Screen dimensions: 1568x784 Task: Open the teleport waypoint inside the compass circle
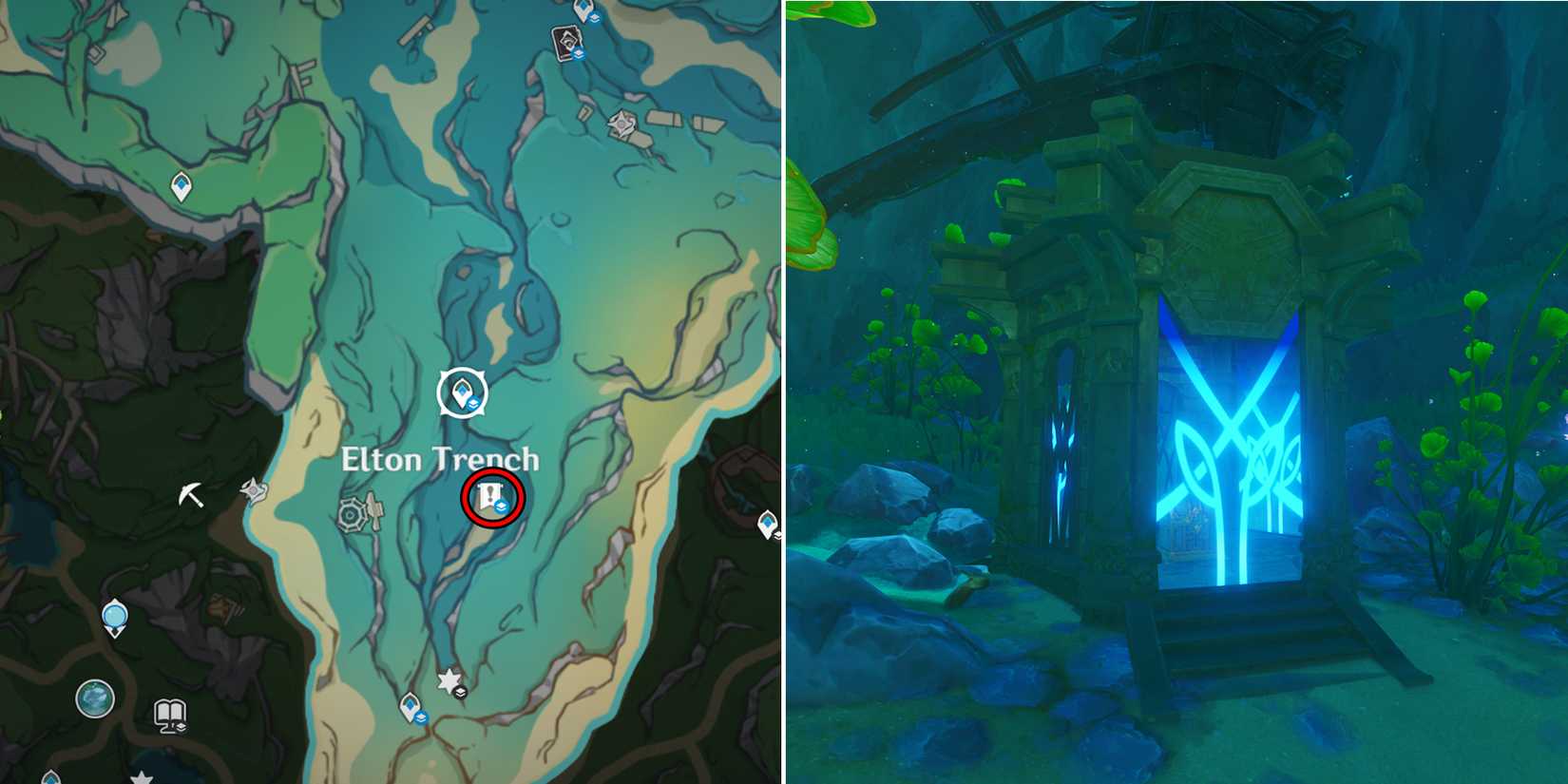coord(462,391)
